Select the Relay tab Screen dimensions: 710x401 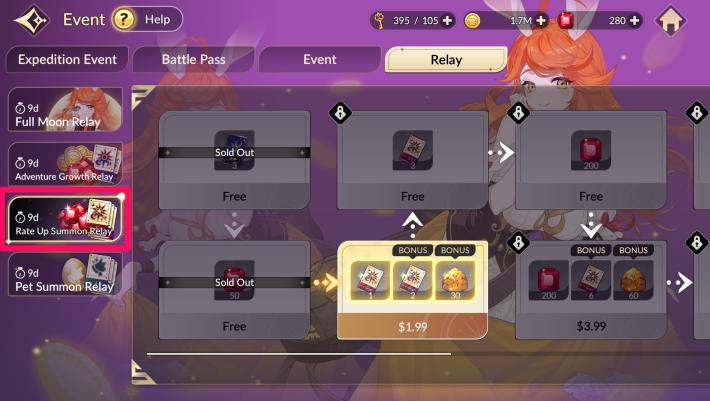tap(446, 60)
